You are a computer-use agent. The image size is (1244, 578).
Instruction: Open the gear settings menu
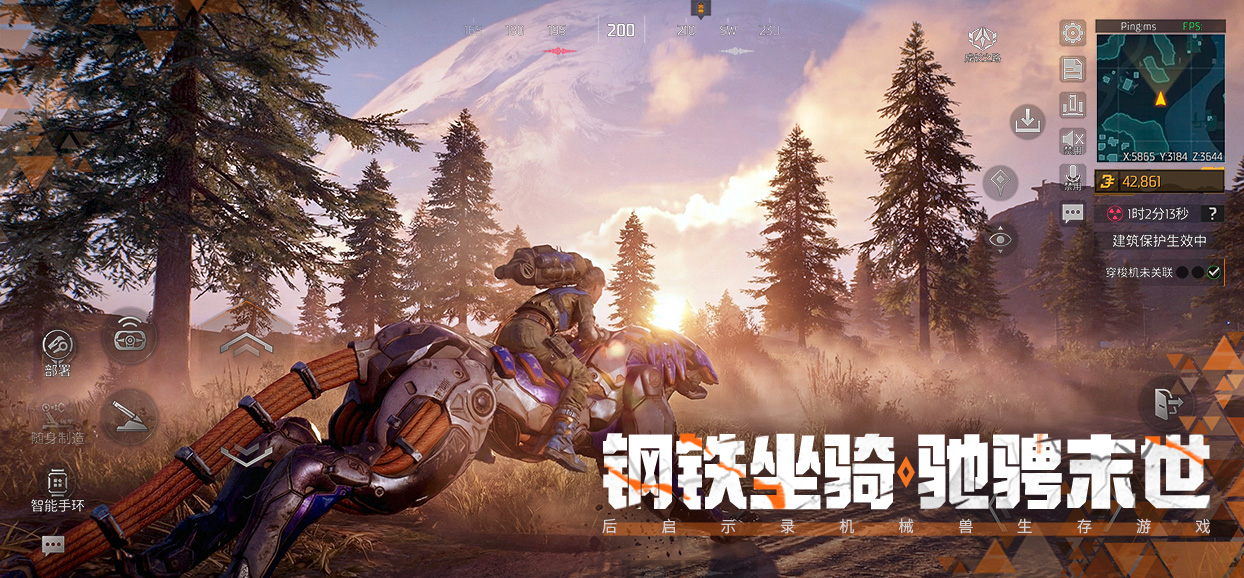[x=1073, y=33]
